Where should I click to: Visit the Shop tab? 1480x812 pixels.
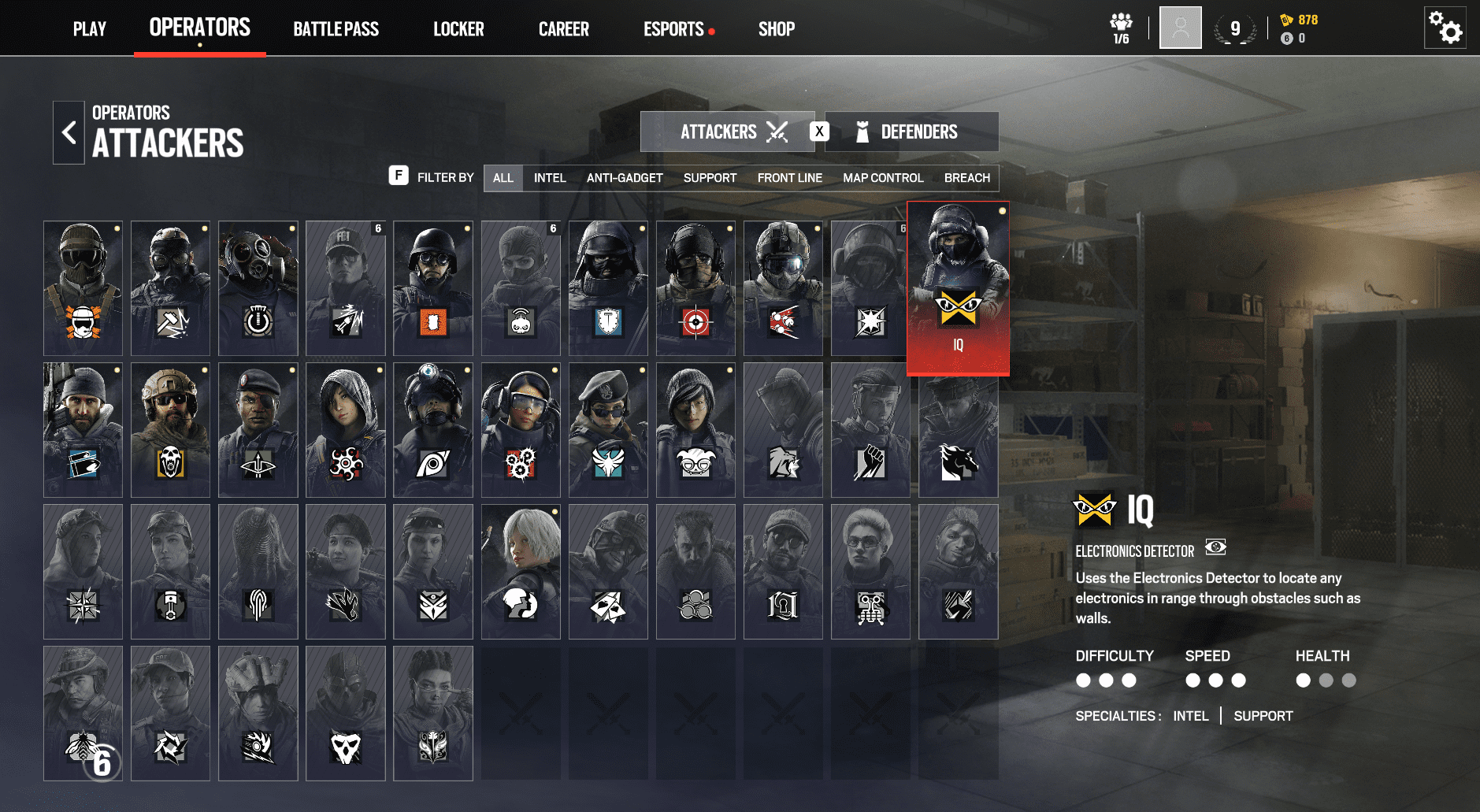776,29
